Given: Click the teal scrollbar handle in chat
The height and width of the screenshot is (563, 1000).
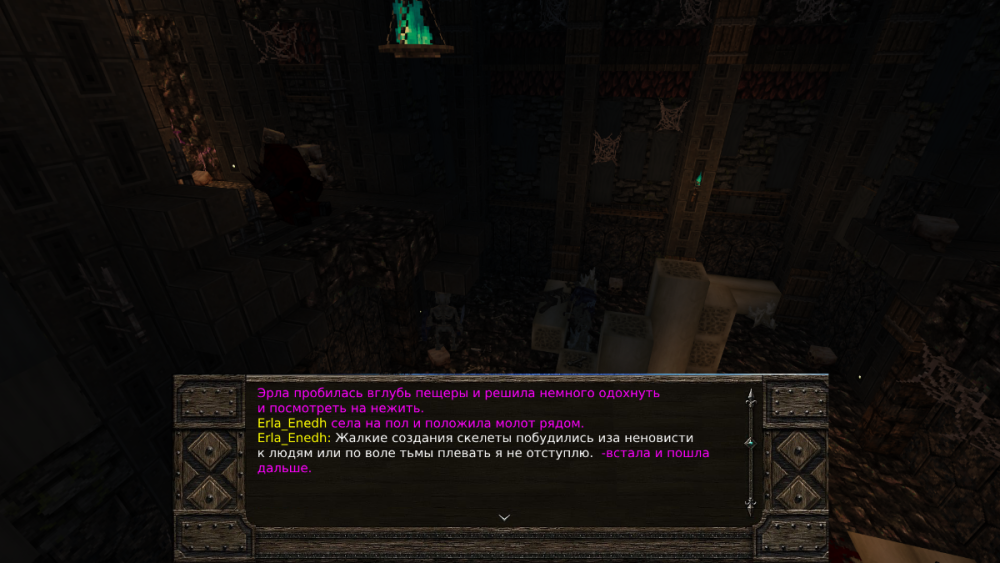Looking at the screenshot, I should click(x=750, y=441).
